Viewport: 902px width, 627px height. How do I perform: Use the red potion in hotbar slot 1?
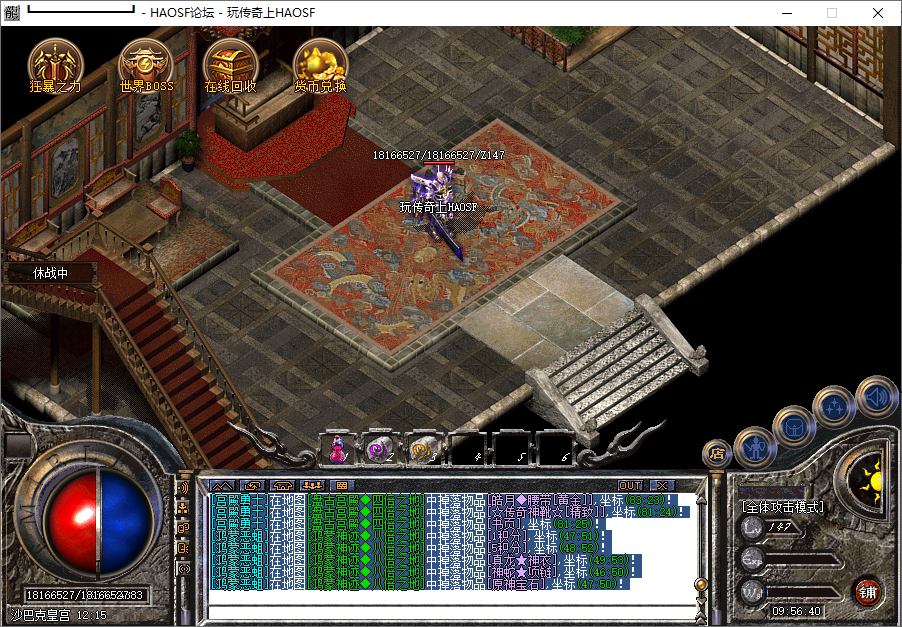pos(338,449)
